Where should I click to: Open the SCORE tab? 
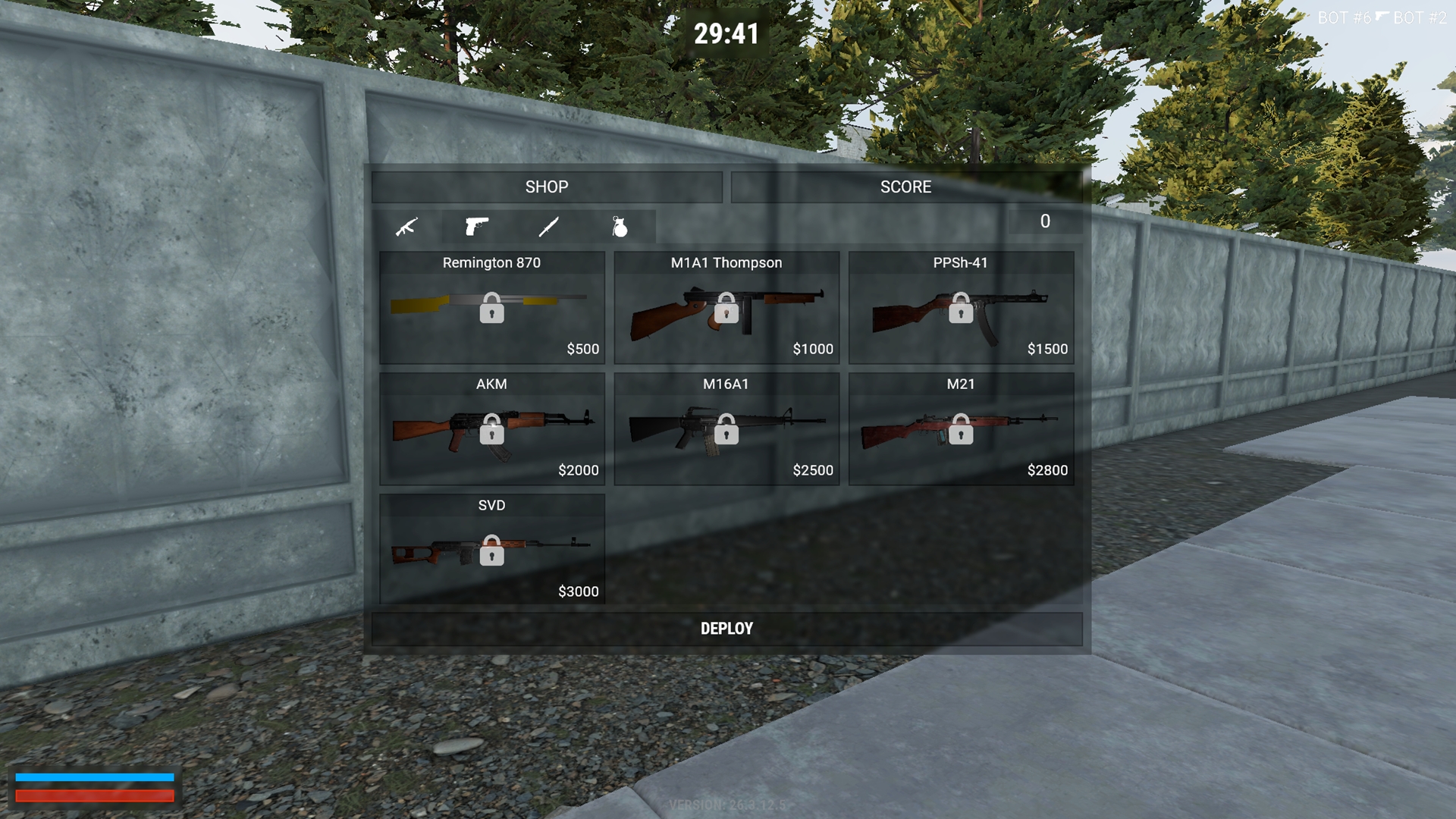(905, 187)
